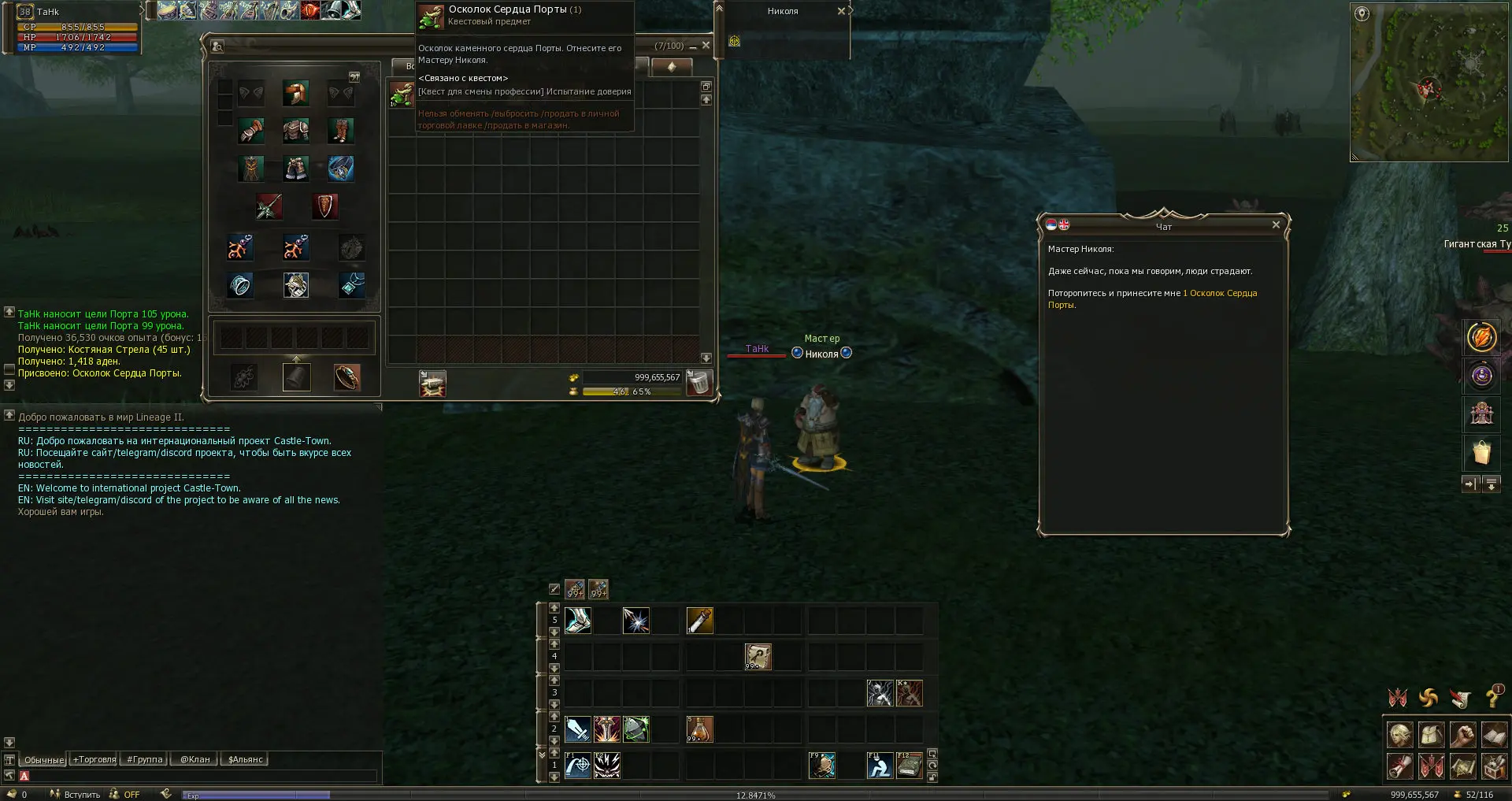Image resolution: width=1512 pixels, height=801 pixels.
Task: Close the inventory window
Action: click(x=706, y=46)
